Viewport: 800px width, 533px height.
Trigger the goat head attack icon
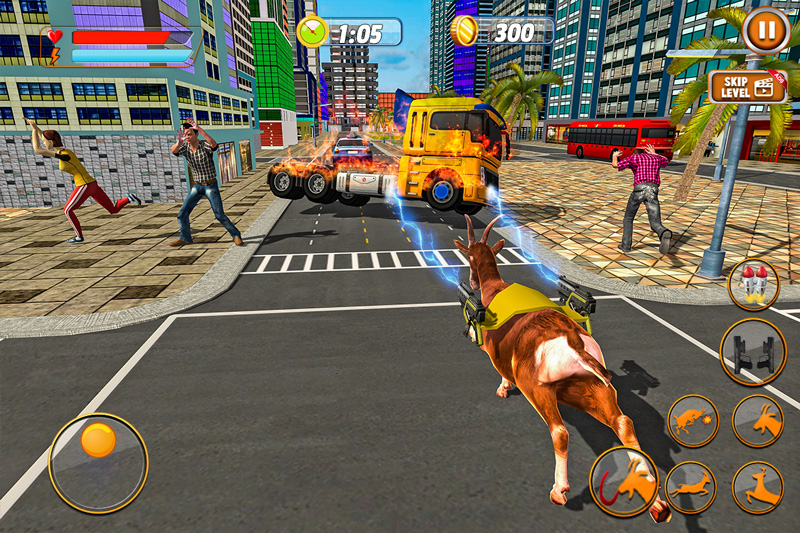point(757,420)
